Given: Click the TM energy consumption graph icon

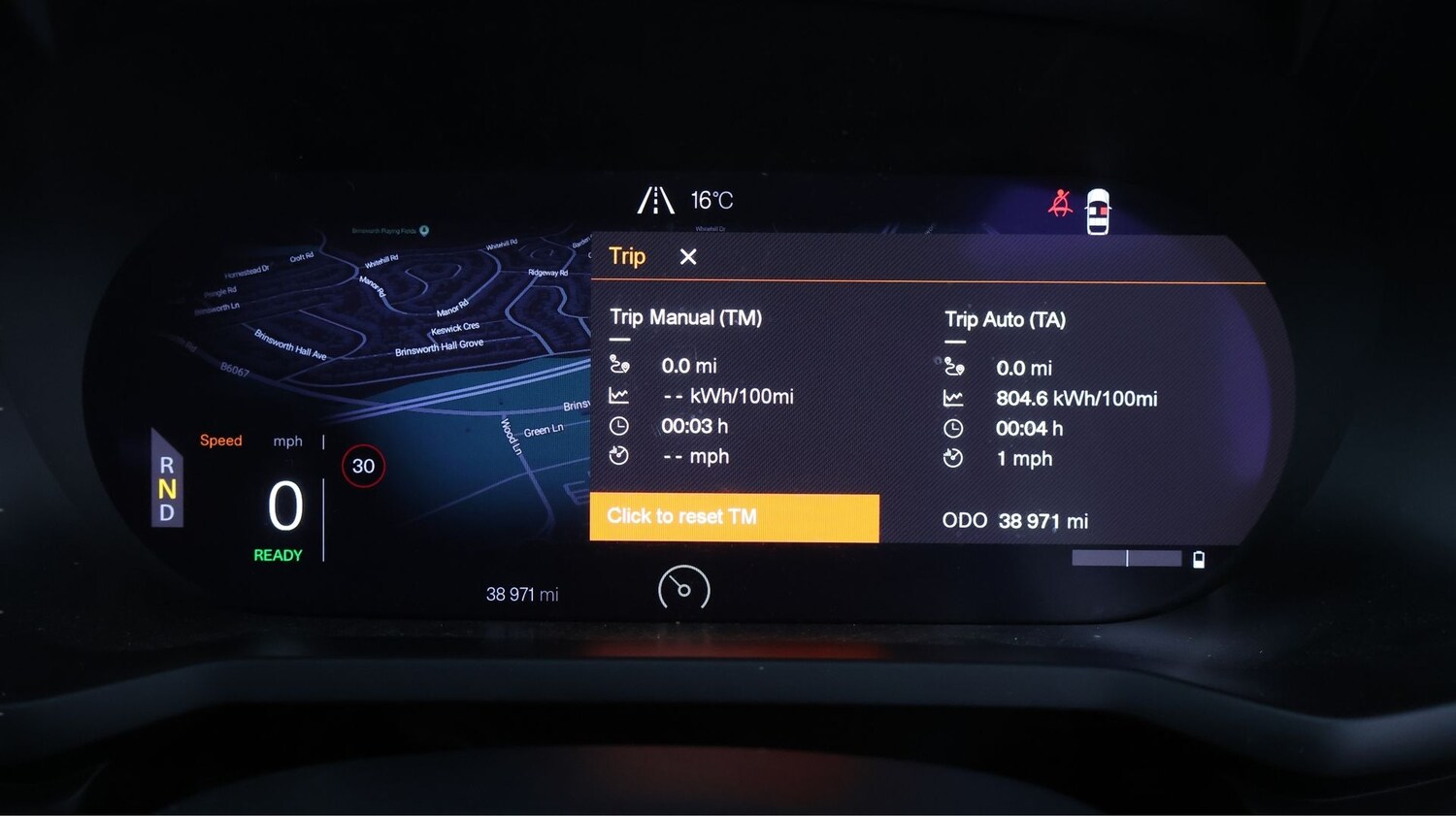Looking at the screenshot, I should coord(618,396).
